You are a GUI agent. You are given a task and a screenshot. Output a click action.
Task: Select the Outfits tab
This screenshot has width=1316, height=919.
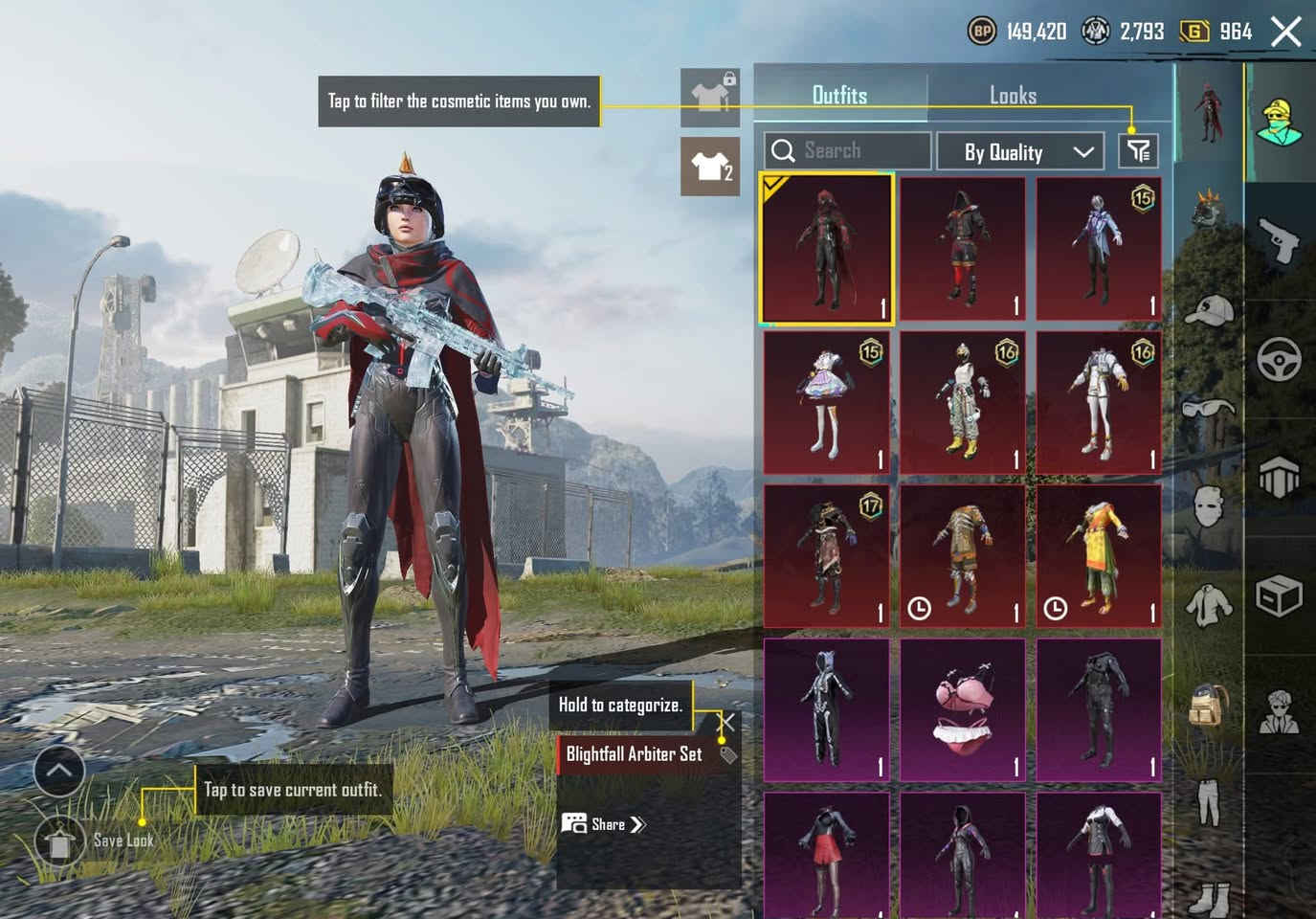coord(839,95)
